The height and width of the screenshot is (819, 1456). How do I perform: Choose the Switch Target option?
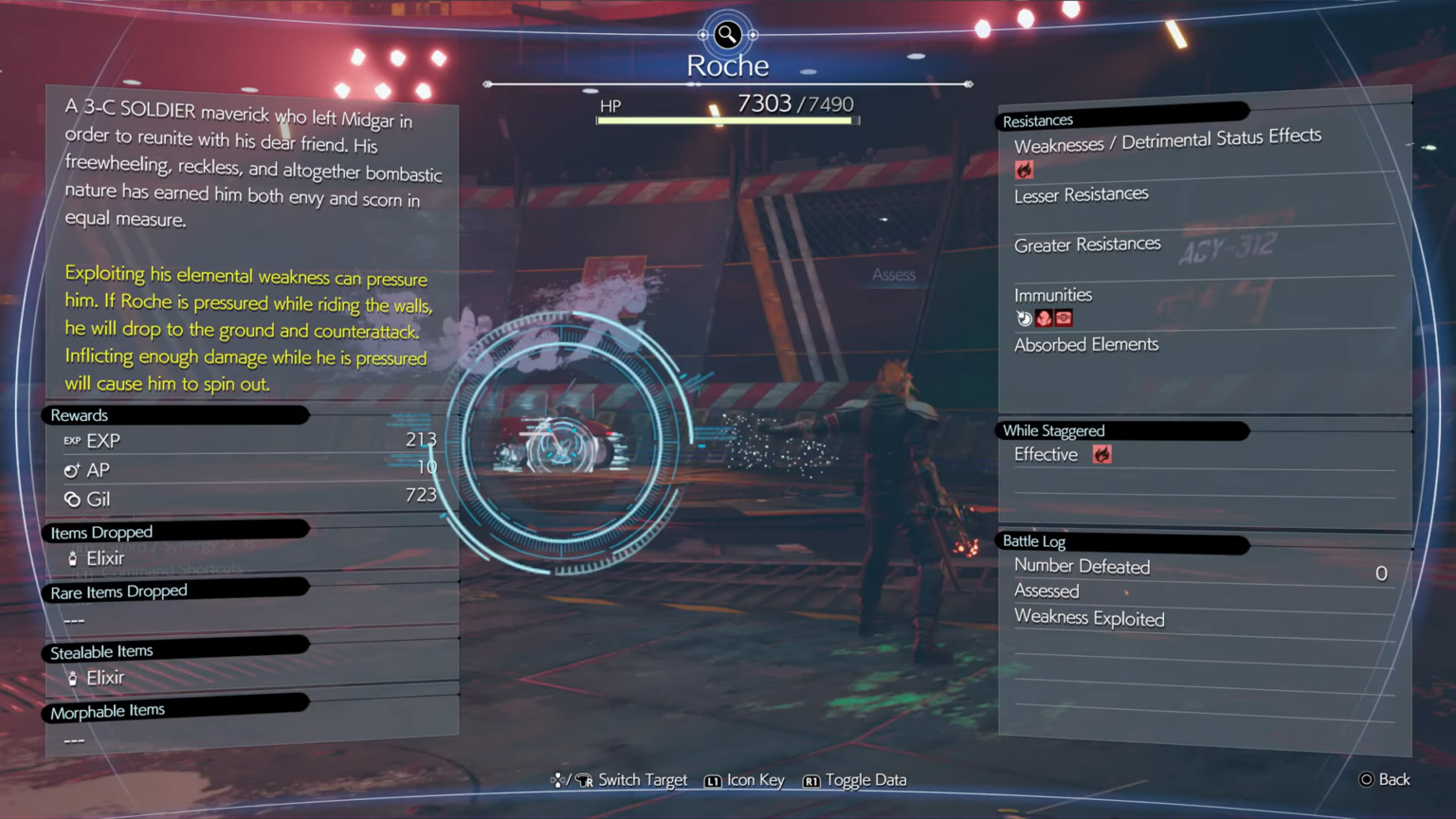pyautogui.click(x=621, y=780)
